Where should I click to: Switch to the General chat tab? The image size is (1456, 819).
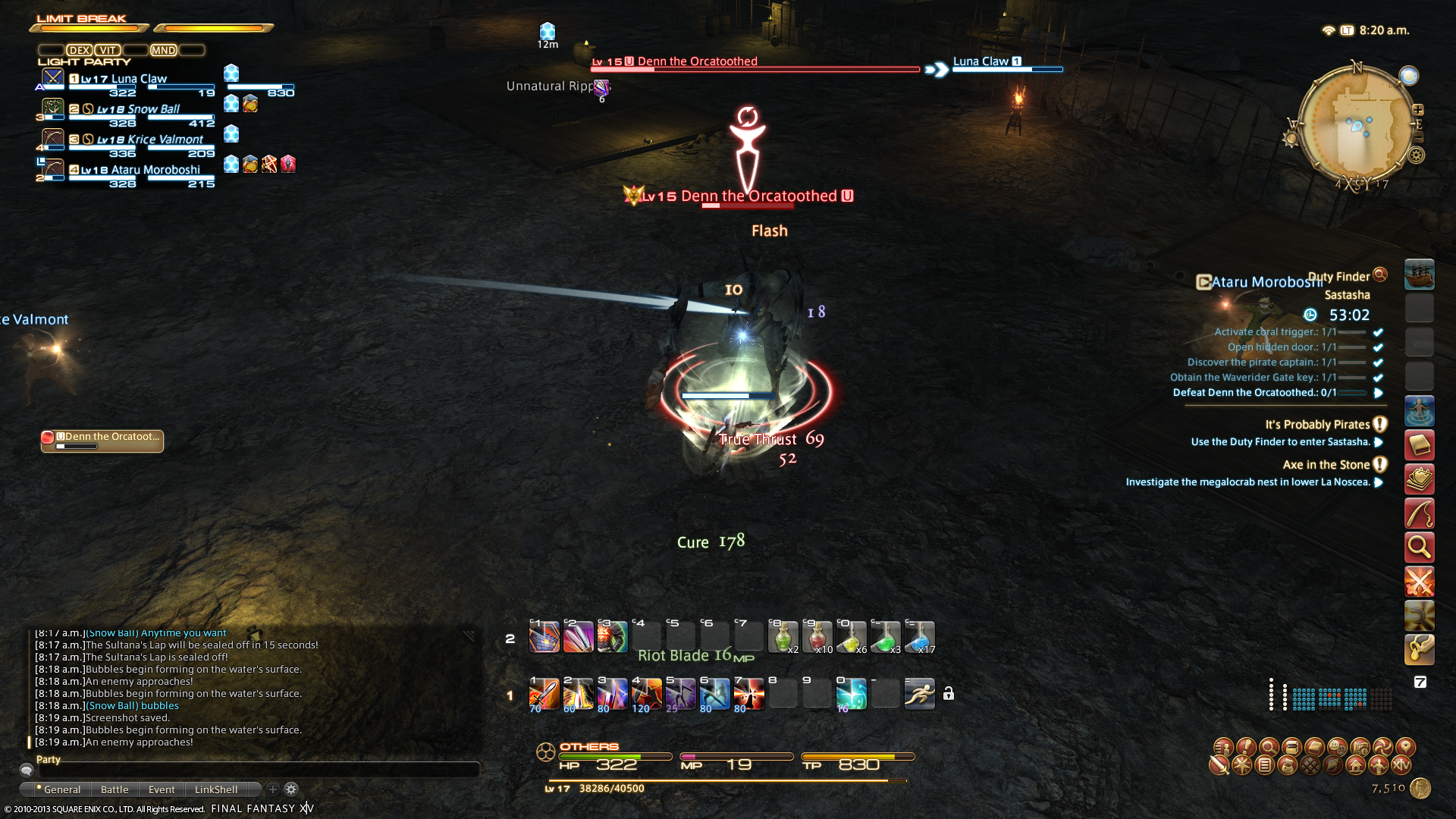tap(61, 789)
